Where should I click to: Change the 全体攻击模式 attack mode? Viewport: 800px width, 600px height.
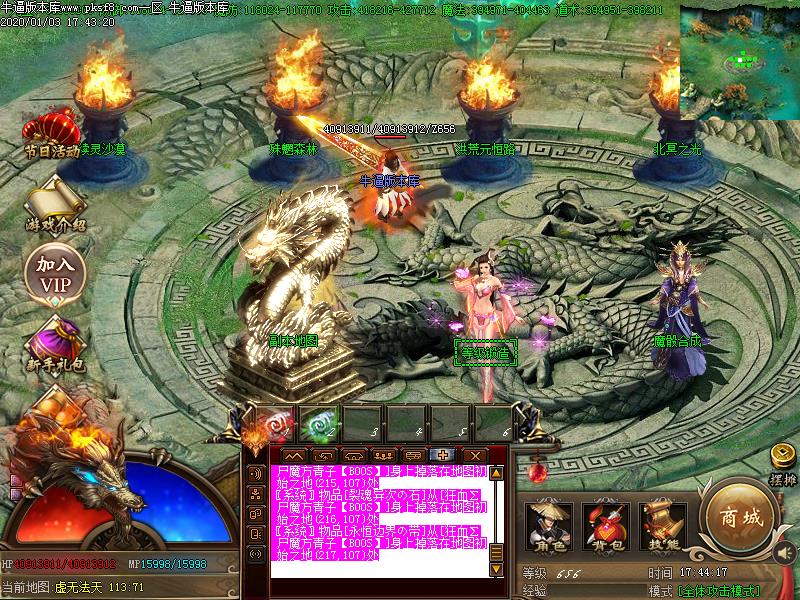[x=718, y=591]
